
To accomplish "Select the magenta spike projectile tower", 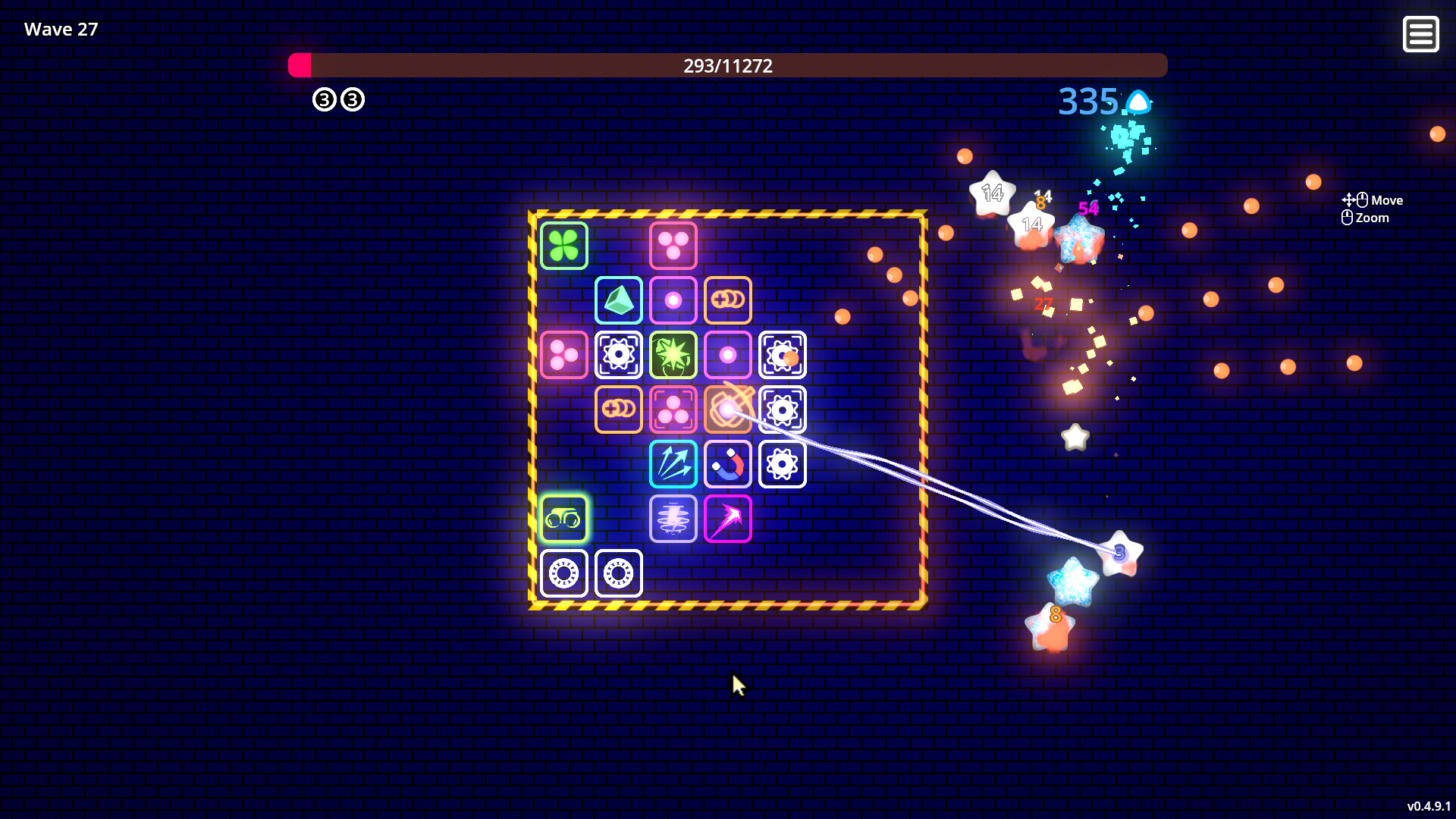I will click(x=727, y=518).
